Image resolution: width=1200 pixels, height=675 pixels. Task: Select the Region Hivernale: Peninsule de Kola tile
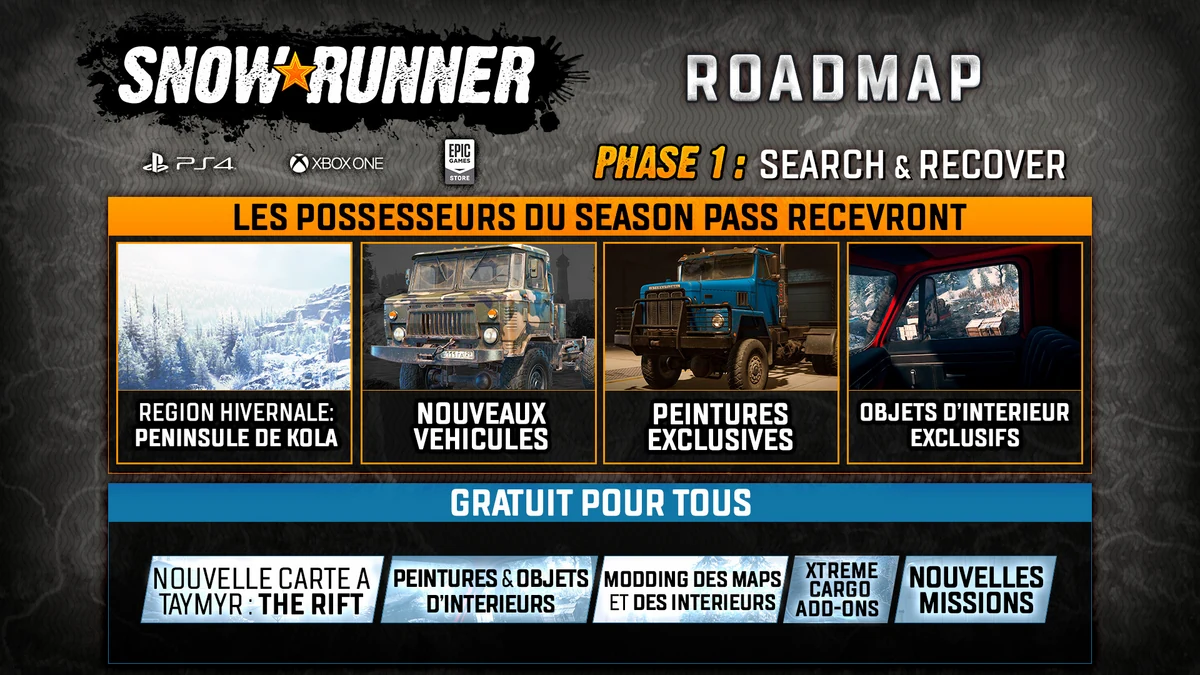pyautogui.click(x=234, y=352)
